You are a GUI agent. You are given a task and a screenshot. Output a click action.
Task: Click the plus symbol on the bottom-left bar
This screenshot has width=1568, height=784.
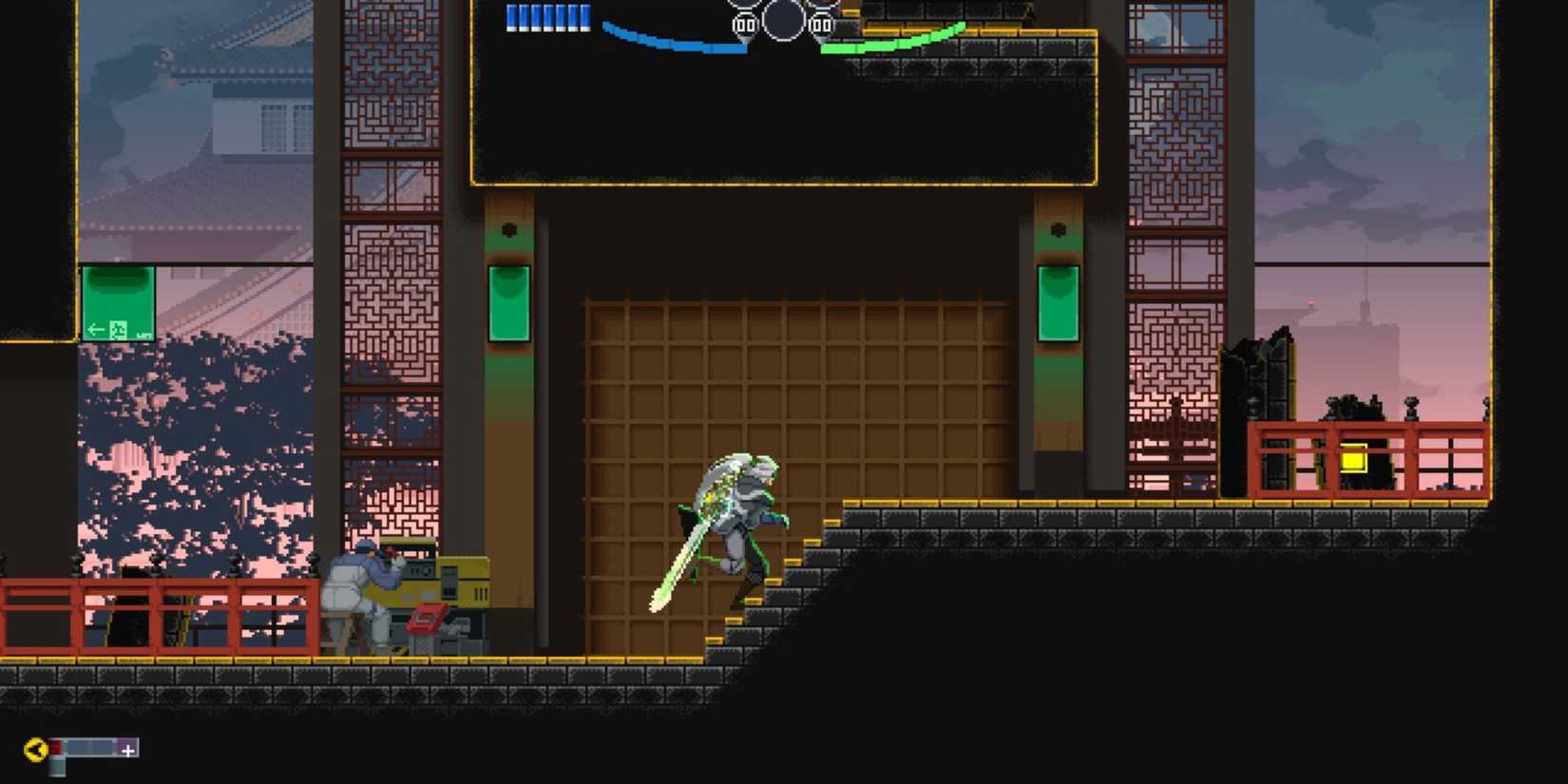tap(127, 749)
